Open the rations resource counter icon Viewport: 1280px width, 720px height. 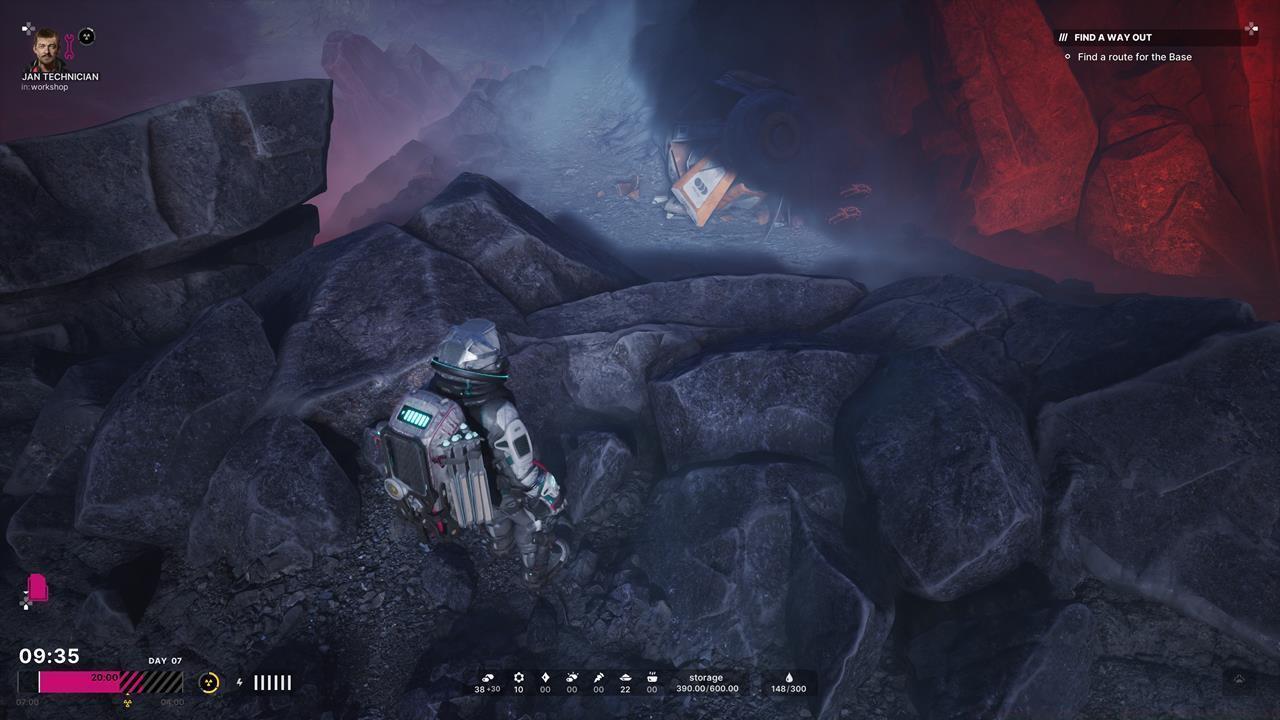click(650, 677)
